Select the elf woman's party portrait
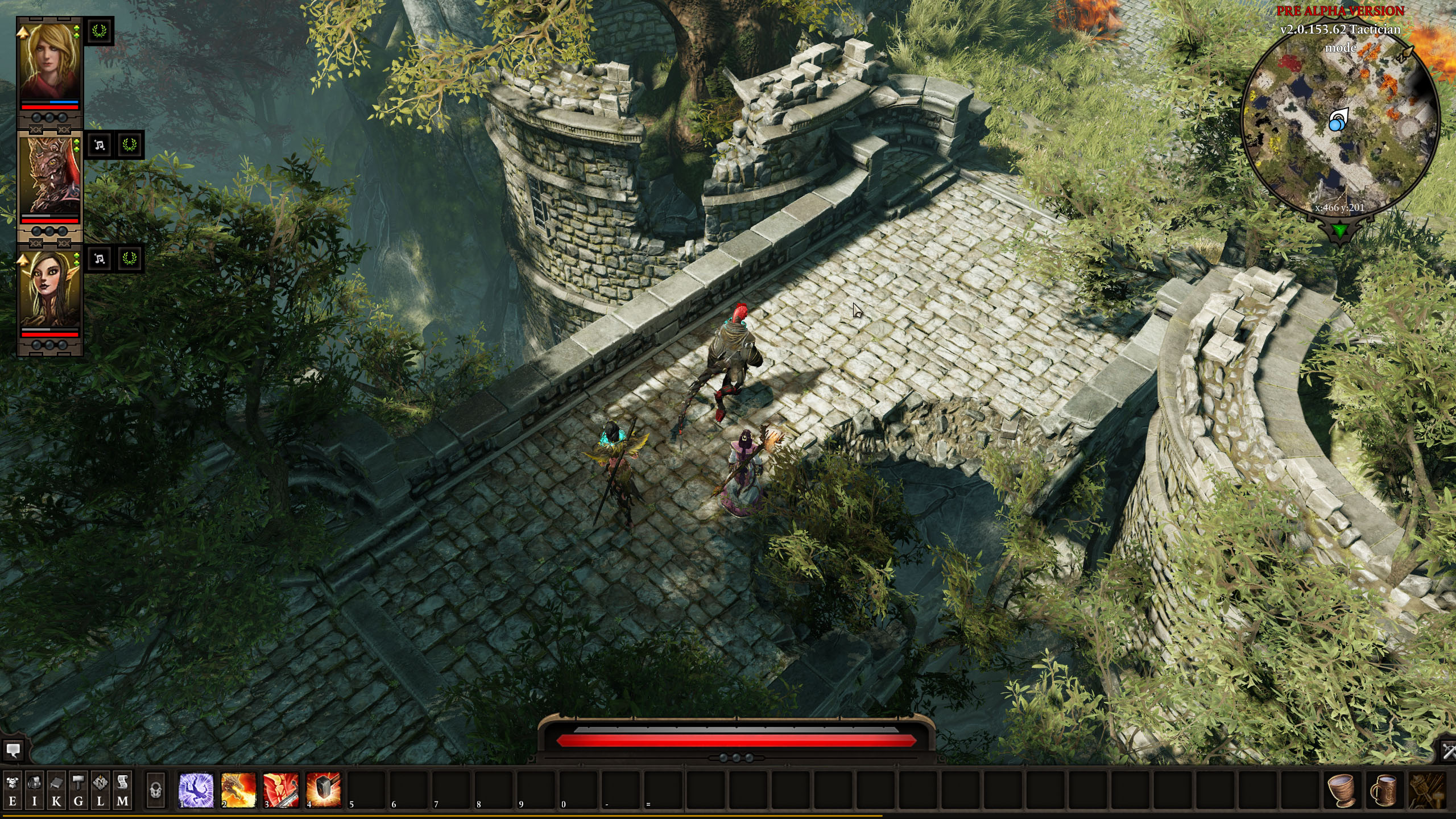 coord(50,289)
